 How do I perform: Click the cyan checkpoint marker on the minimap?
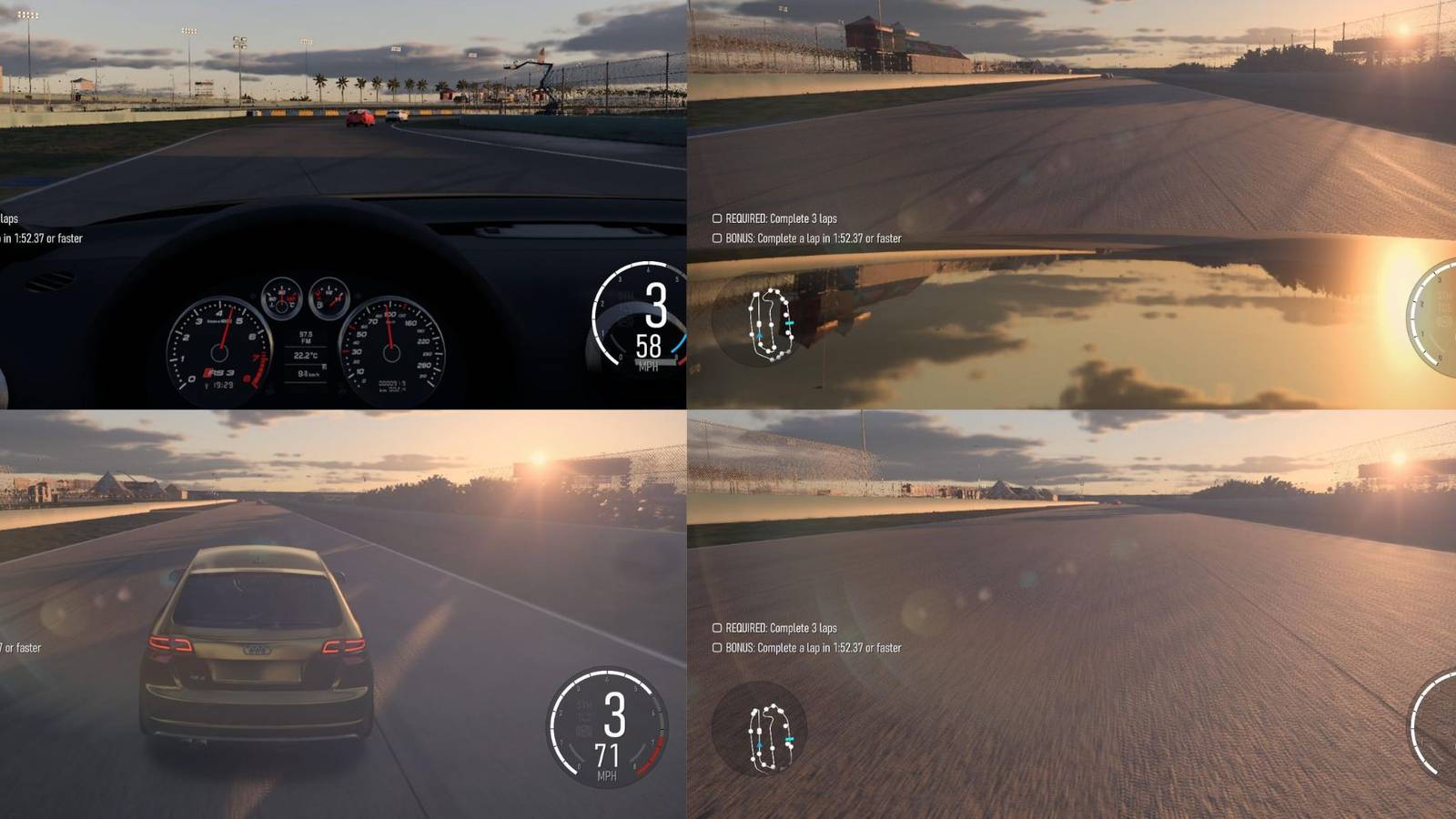(x=790, y=322)
